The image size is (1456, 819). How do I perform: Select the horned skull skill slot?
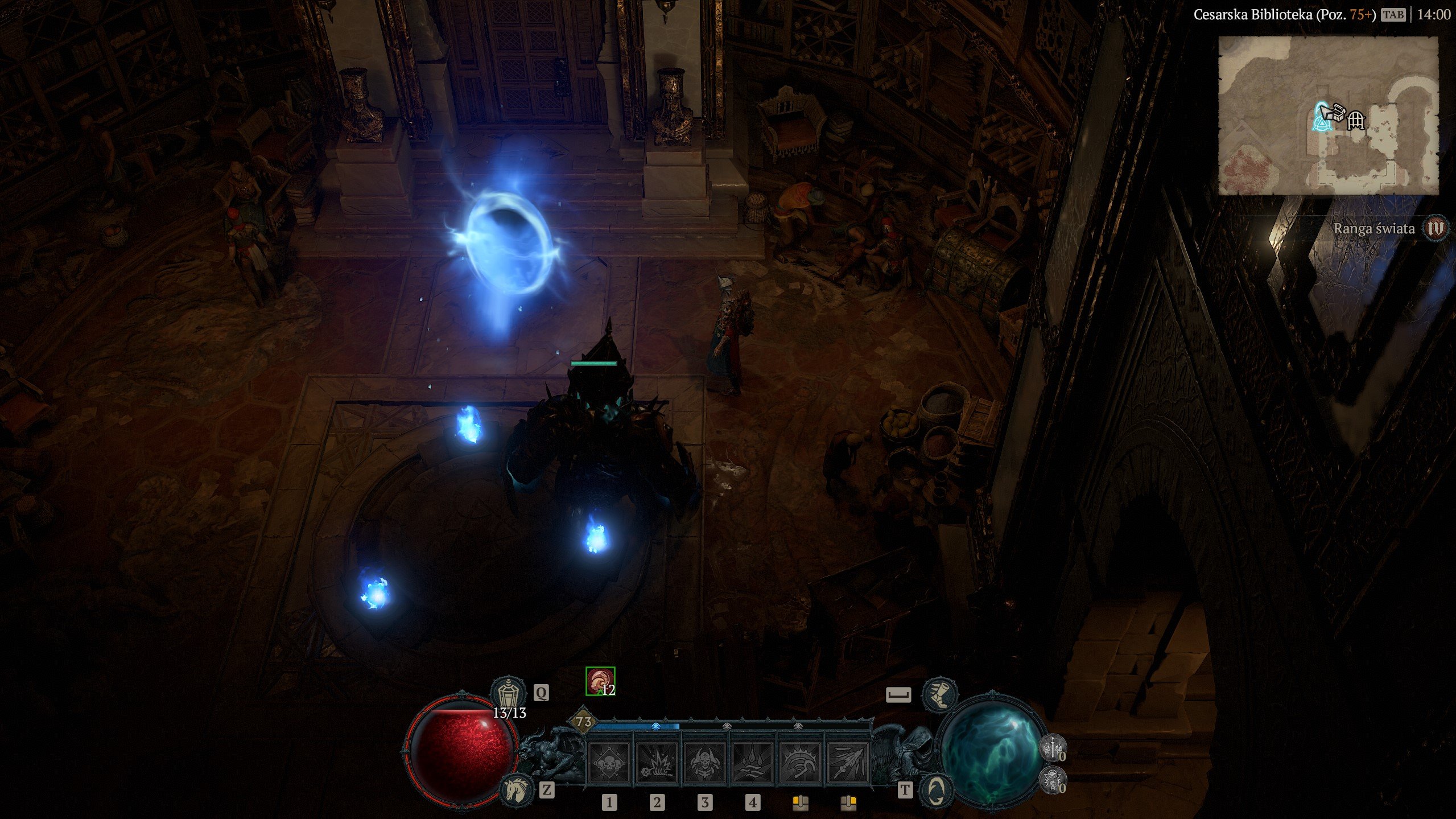[704, 761]
